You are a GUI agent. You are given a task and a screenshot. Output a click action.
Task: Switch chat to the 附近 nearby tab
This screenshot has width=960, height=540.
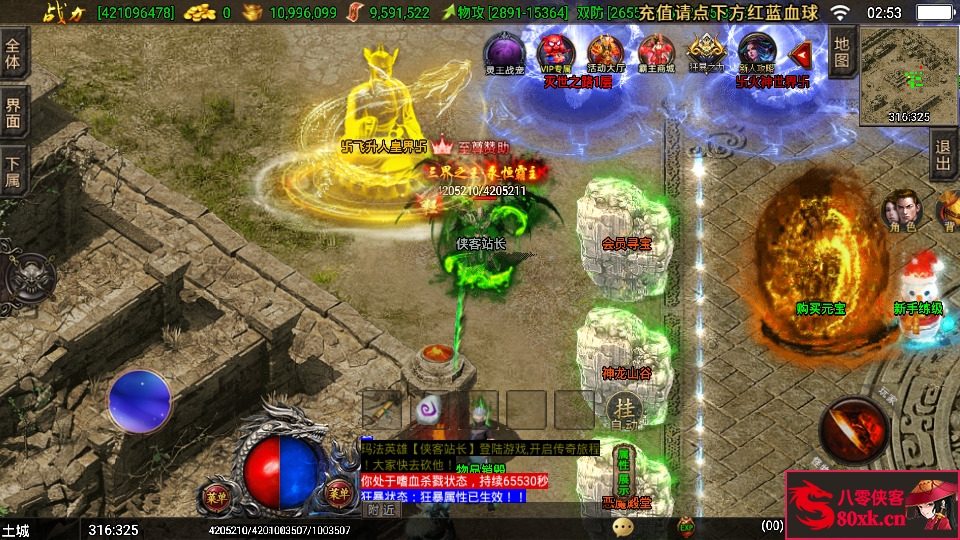point(381,509)
